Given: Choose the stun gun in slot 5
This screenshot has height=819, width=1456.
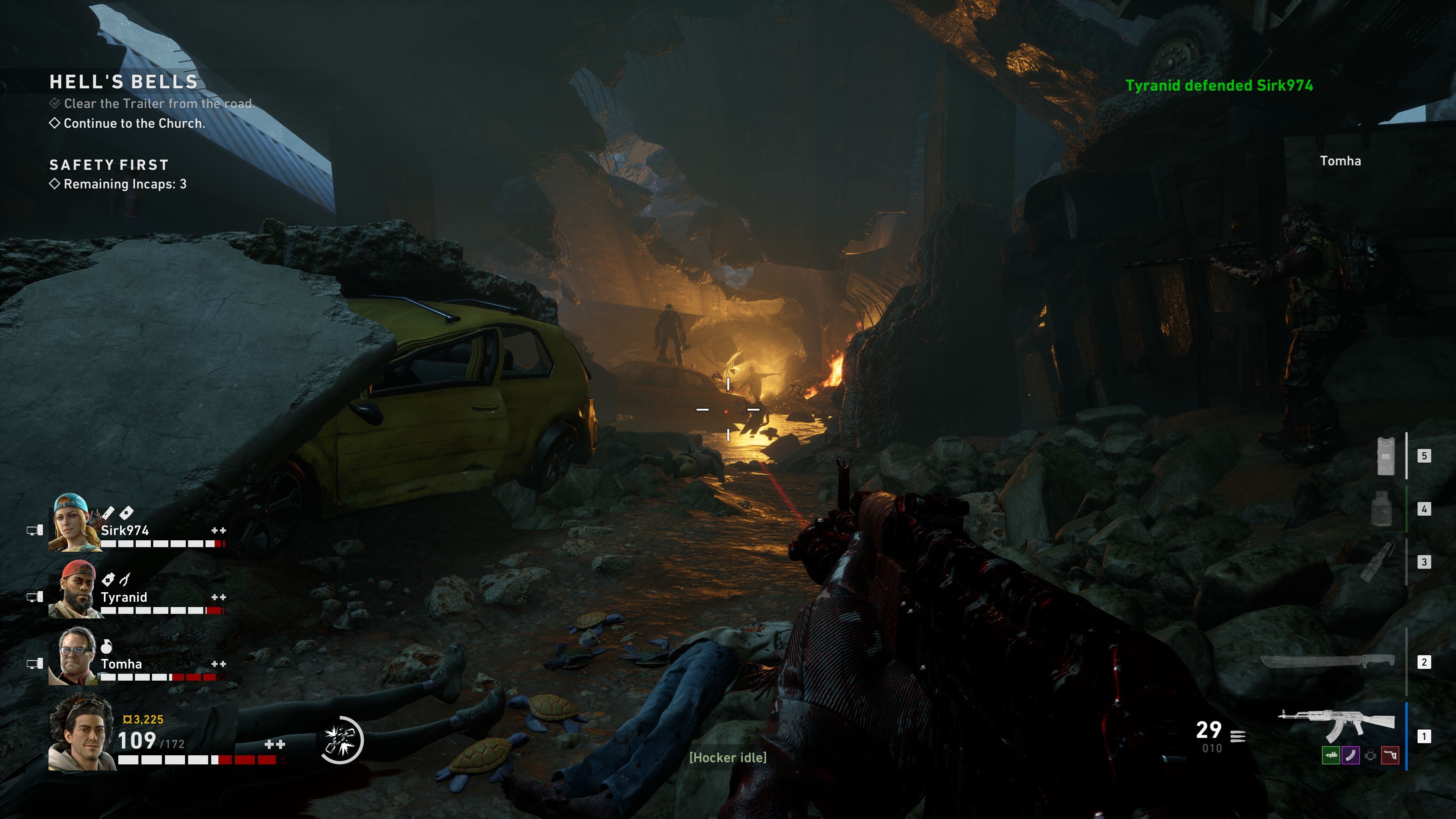Looking at the screenshot, I should pyautogui.click(x=1385, y=455).
